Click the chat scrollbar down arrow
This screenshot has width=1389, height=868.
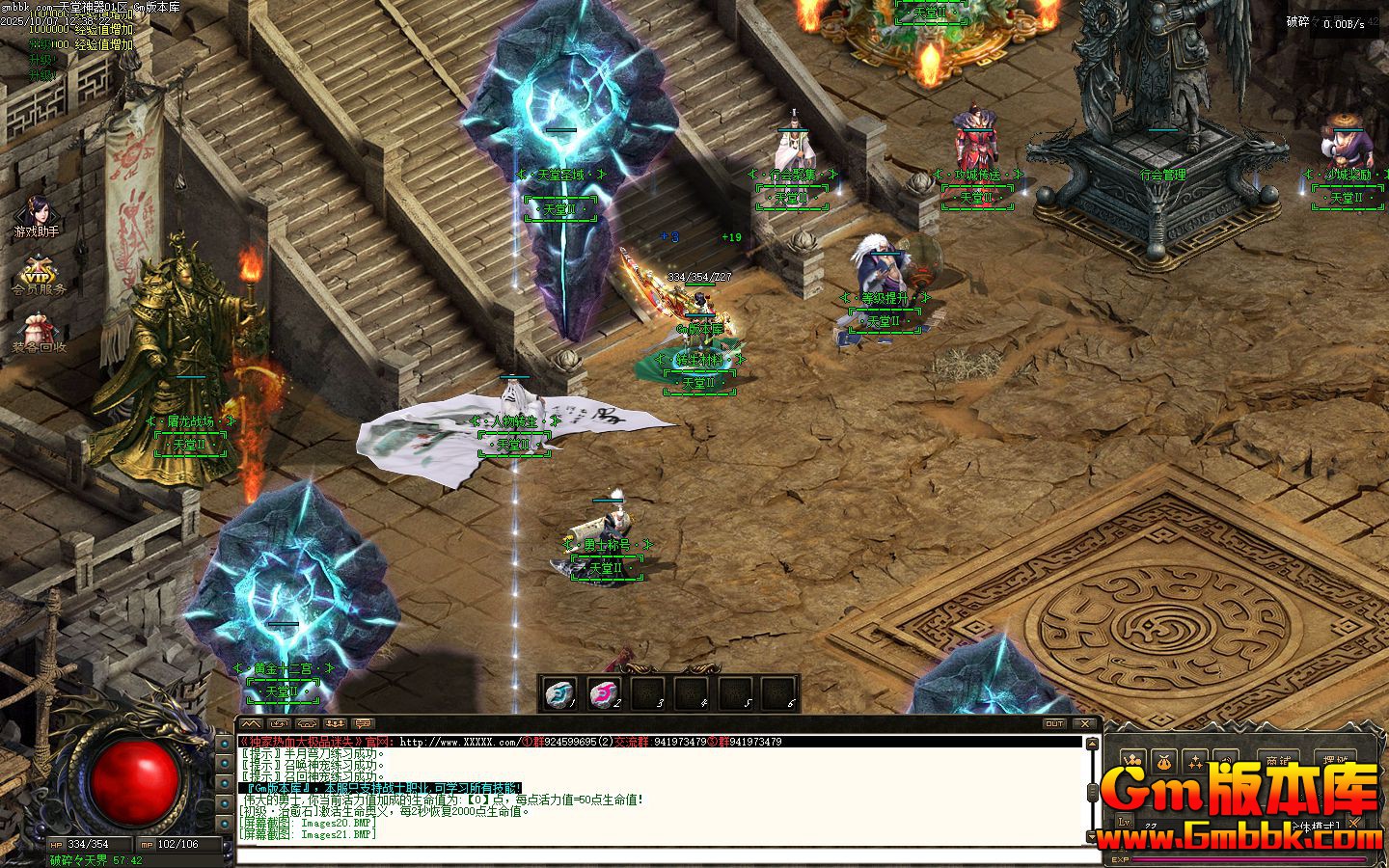[1092, 836]
